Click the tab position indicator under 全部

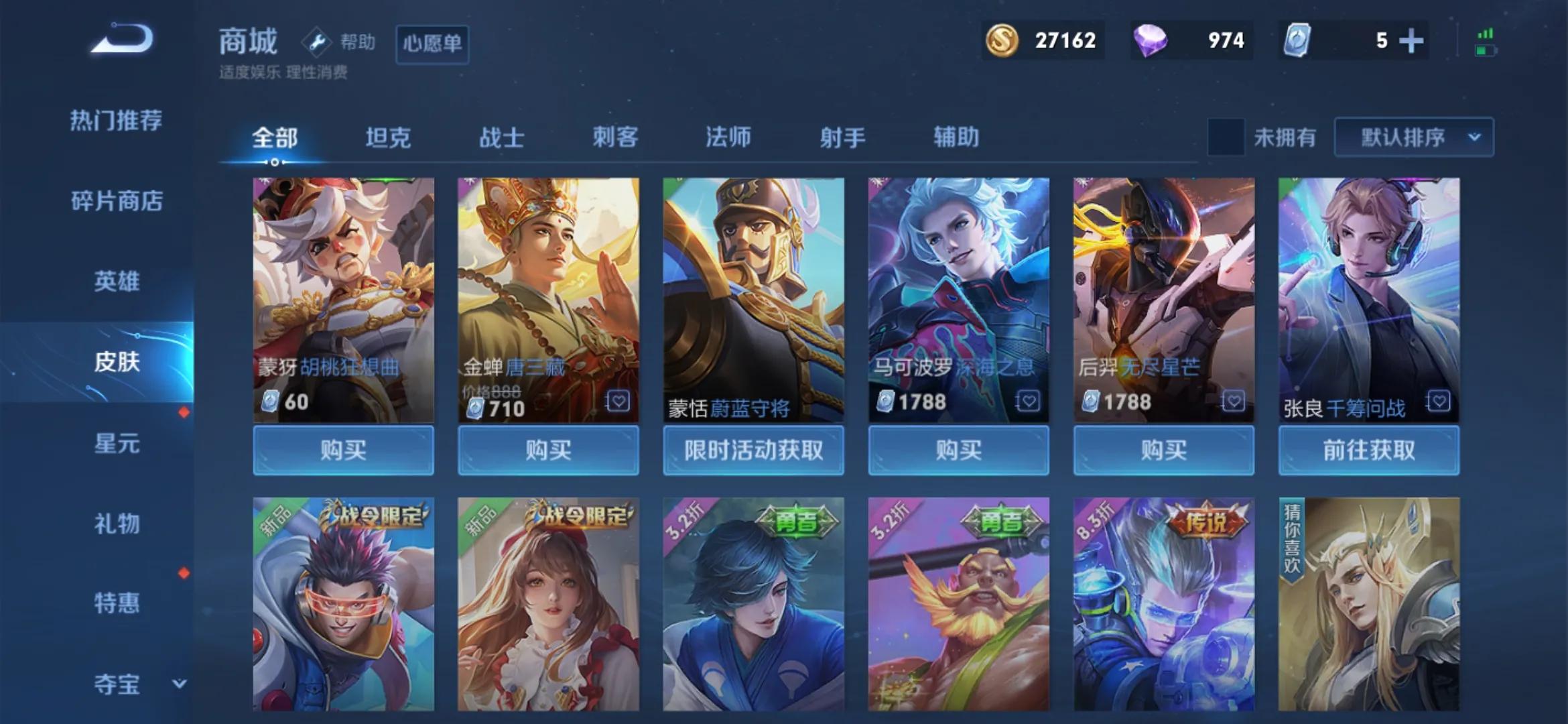(x=275, y=161)
